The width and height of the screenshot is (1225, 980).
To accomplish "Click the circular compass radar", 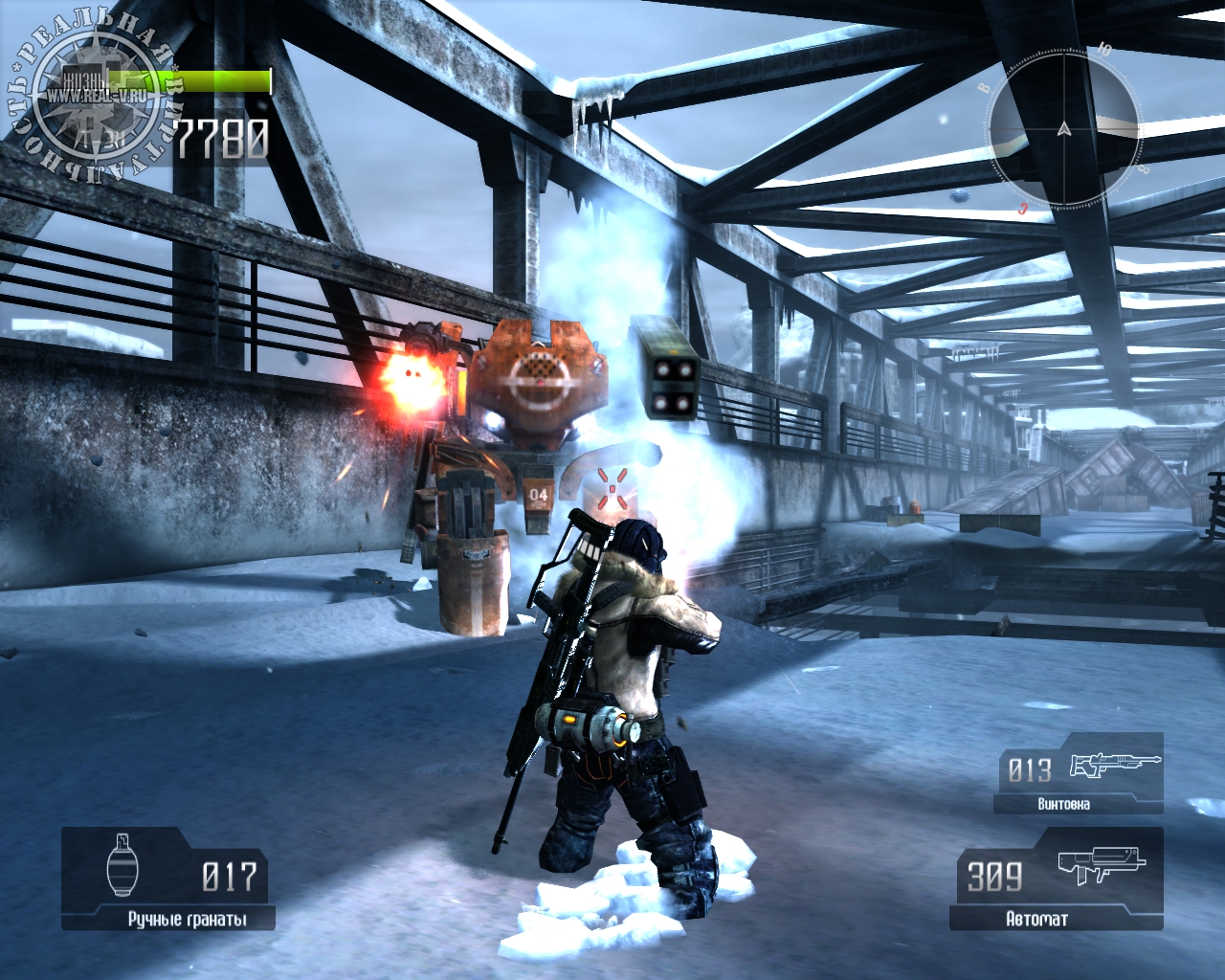I will point(1063,128).
